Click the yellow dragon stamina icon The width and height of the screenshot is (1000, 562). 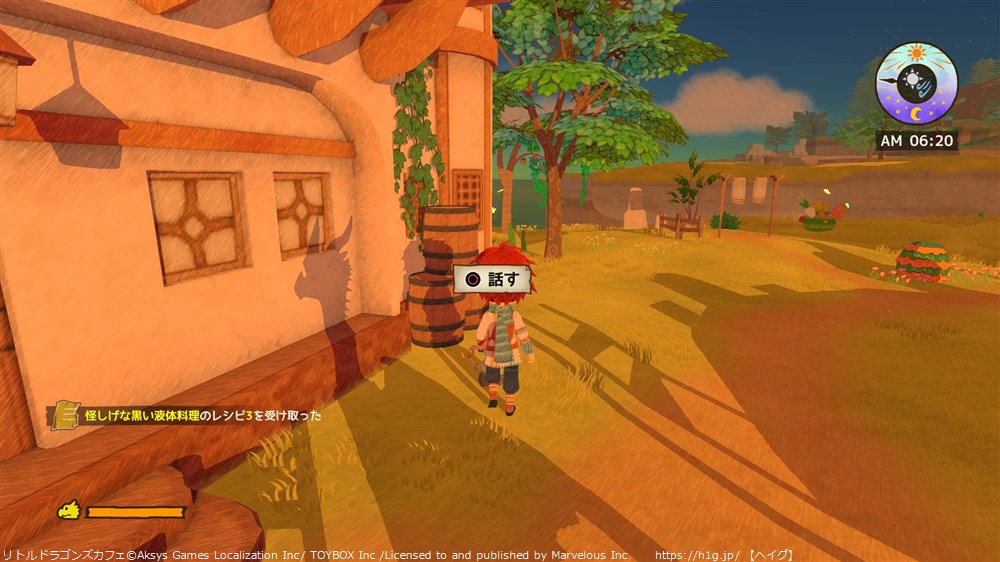click(69, 511)
